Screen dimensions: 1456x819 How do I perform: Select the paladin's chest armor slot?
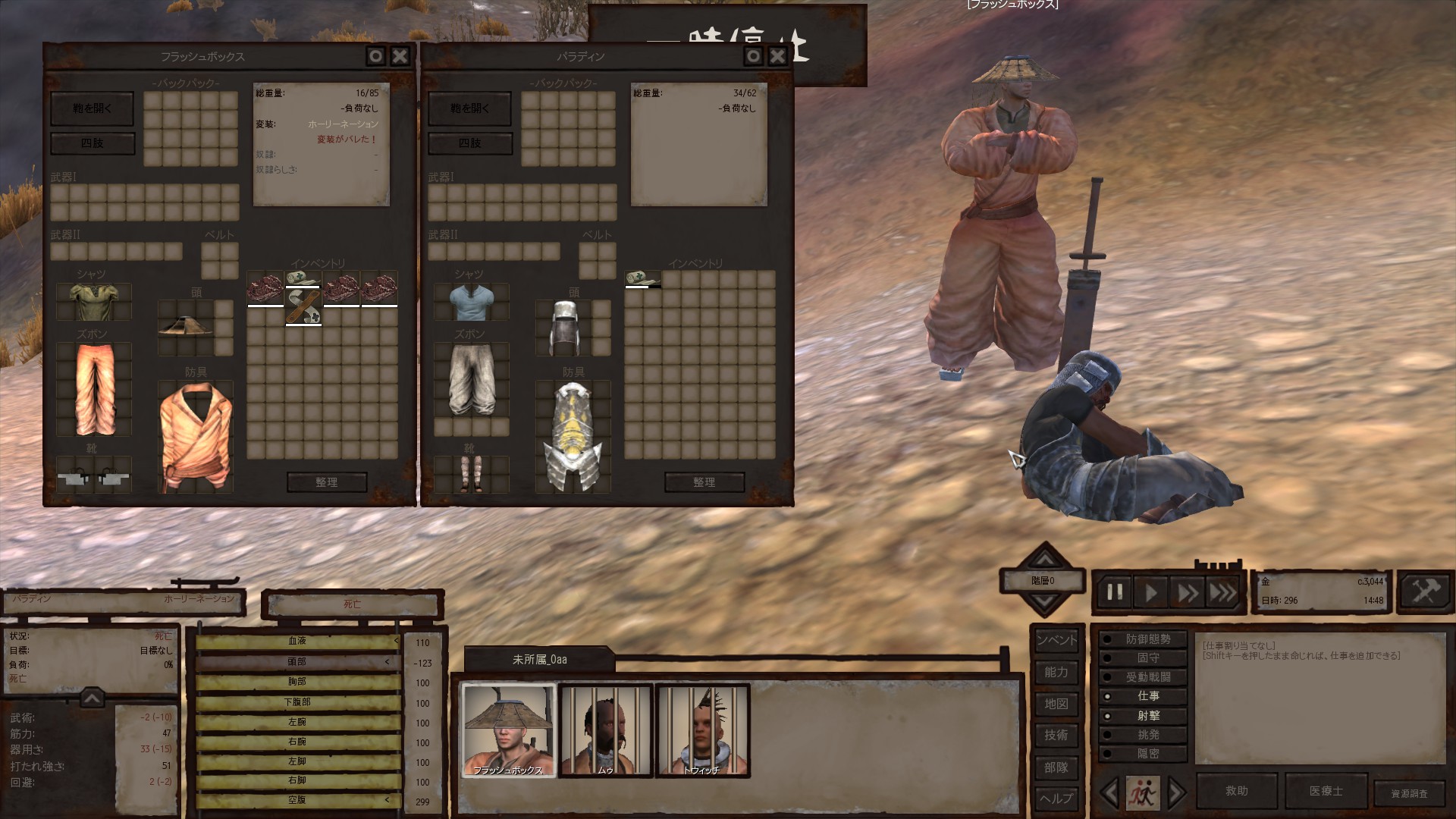coord(573,438)
